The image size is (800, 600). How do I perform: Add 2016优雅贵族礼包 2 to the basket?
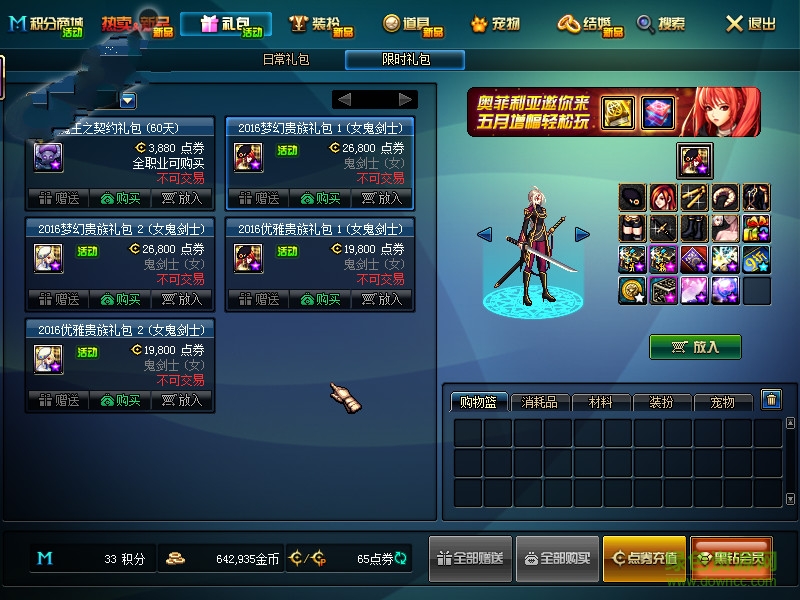[x=182, y=400]
